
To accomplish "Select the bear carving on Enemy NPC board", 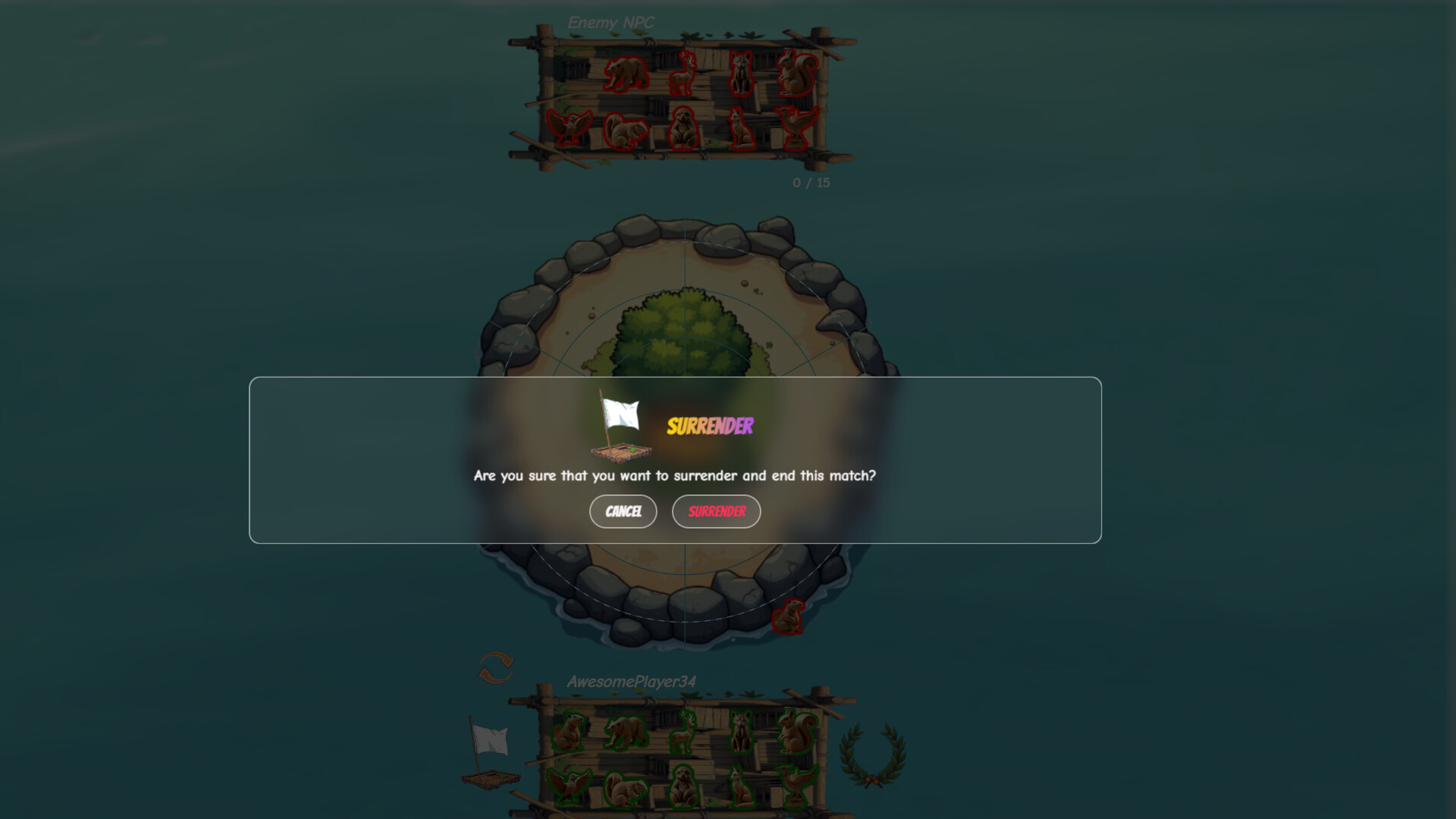I will (626, 74).
